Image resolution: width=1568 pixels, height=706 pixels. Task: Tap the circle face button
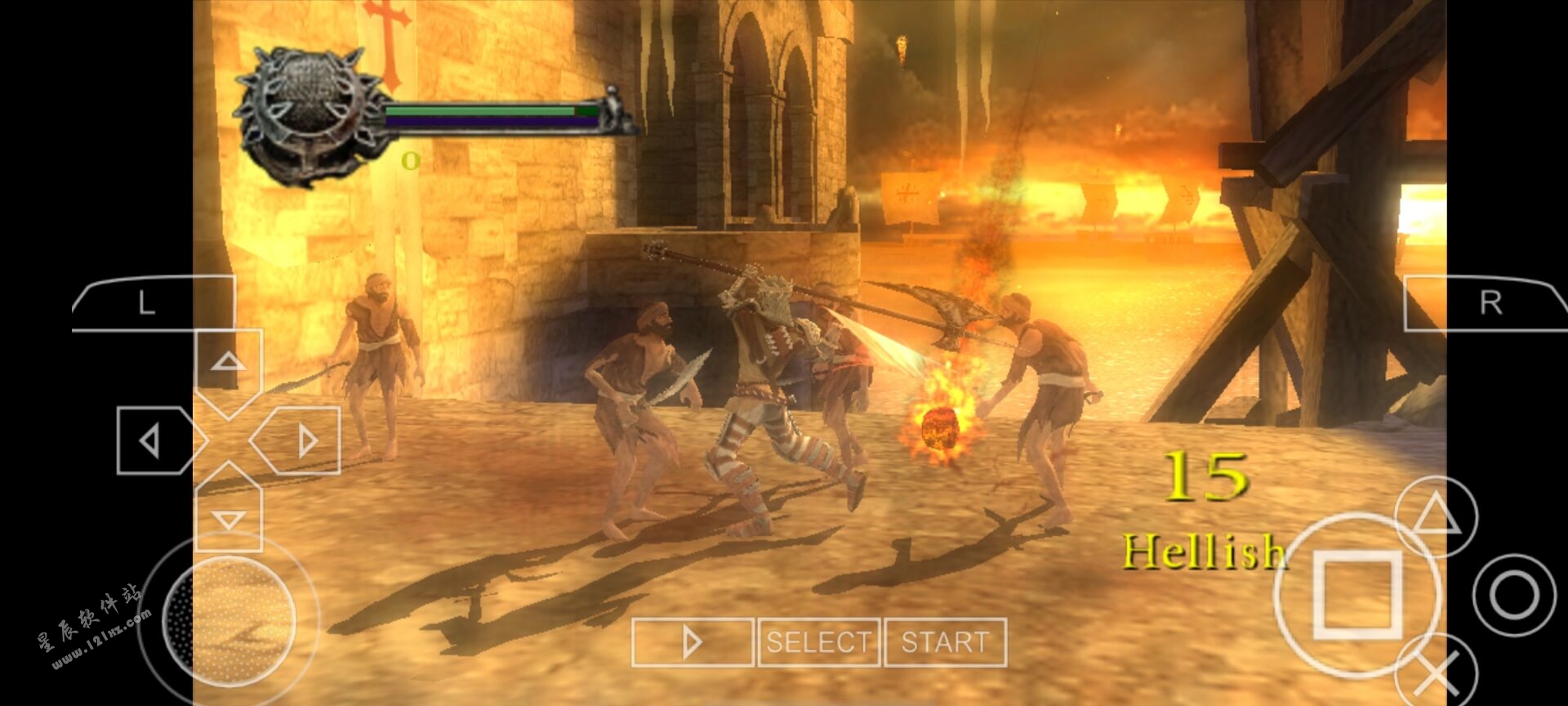click(1513, 594)
